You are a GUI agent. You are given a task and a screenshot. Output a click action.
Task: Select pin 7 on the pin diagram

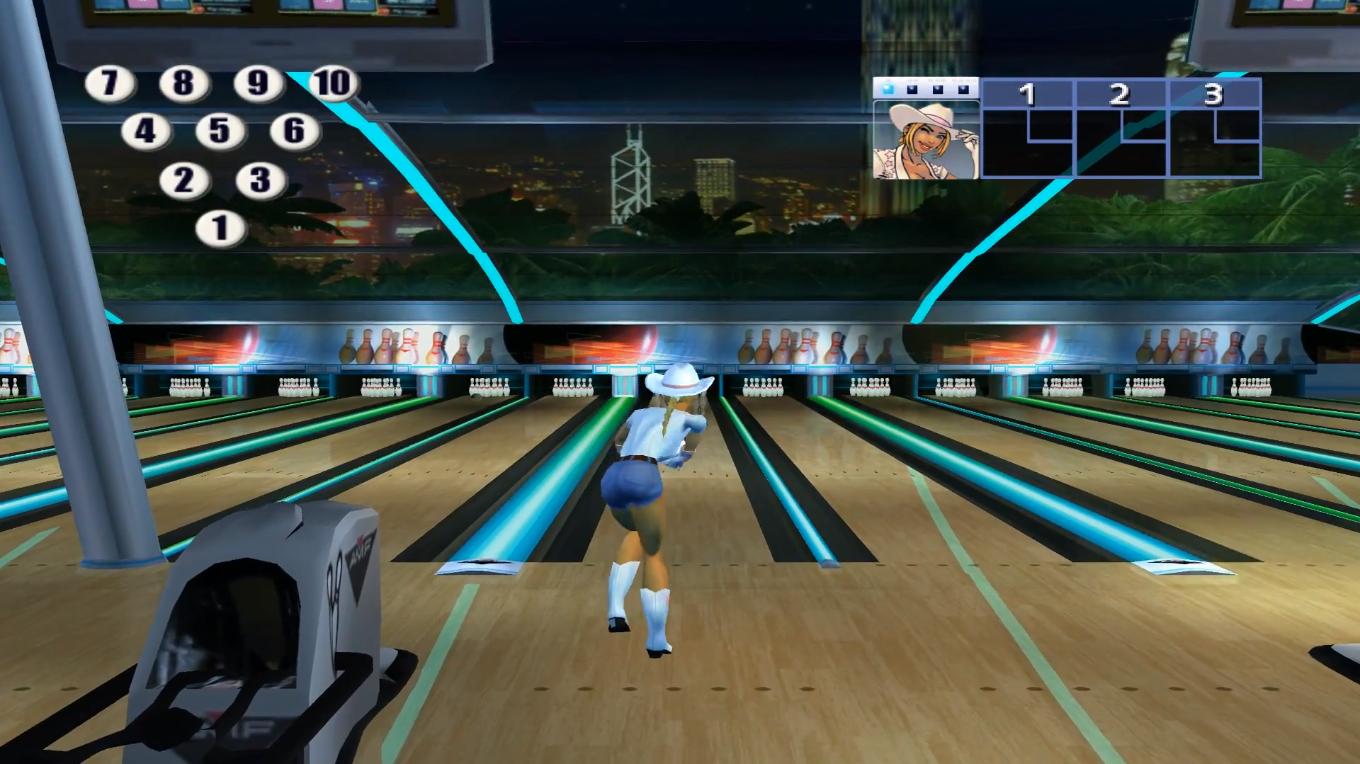tap(109, 84)
